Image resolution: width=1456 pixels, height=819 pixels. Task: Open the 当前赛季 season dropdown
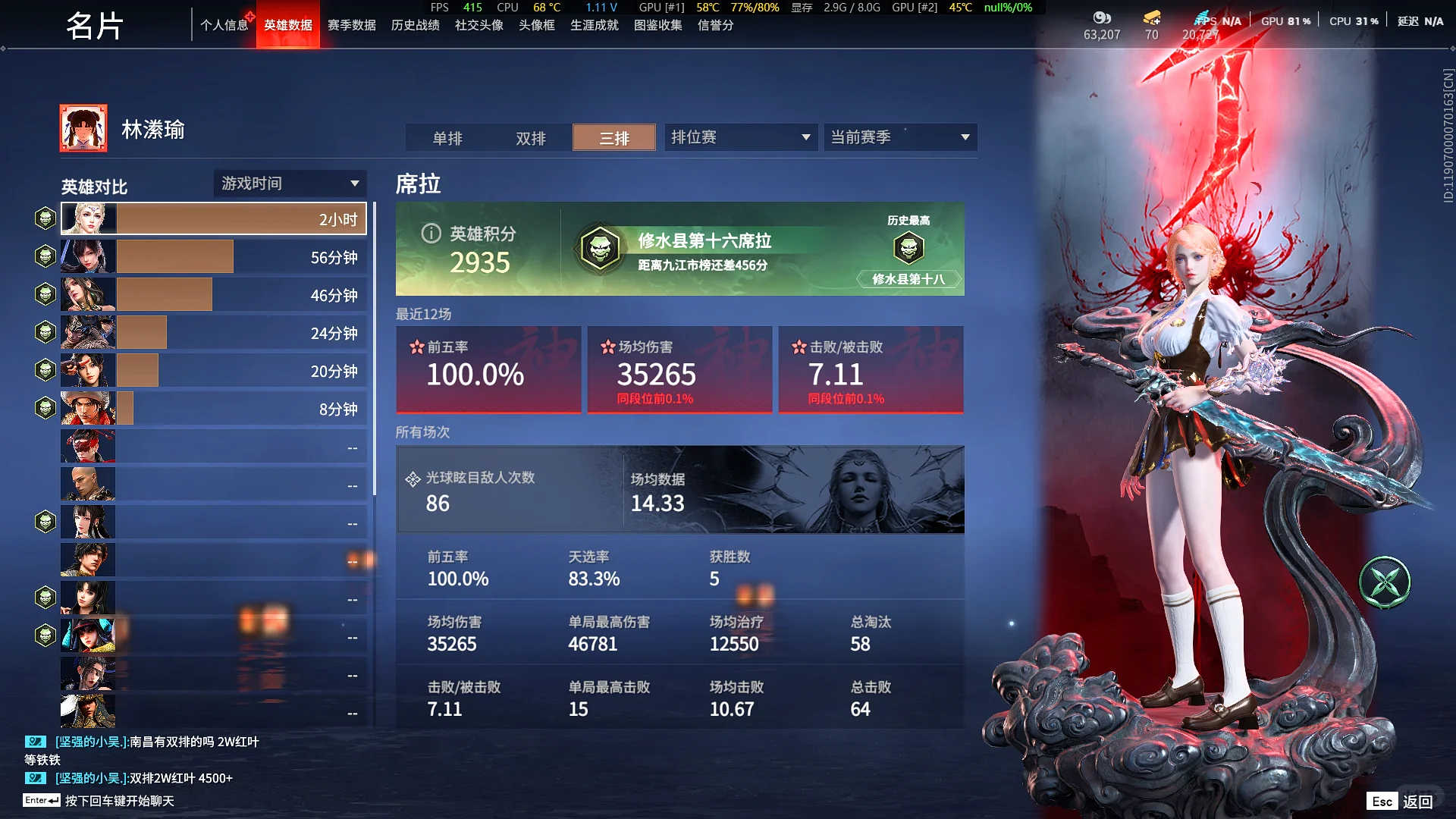coord(899,137)
